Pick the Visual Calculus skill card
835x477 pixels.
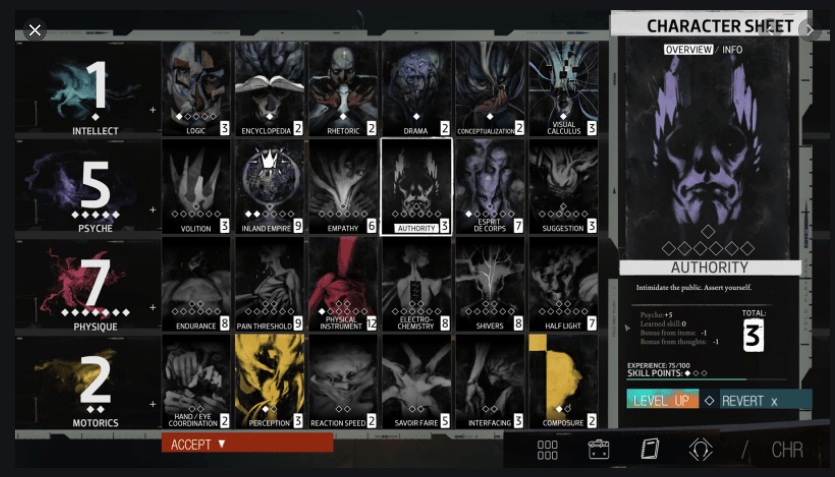click(563, 88)
